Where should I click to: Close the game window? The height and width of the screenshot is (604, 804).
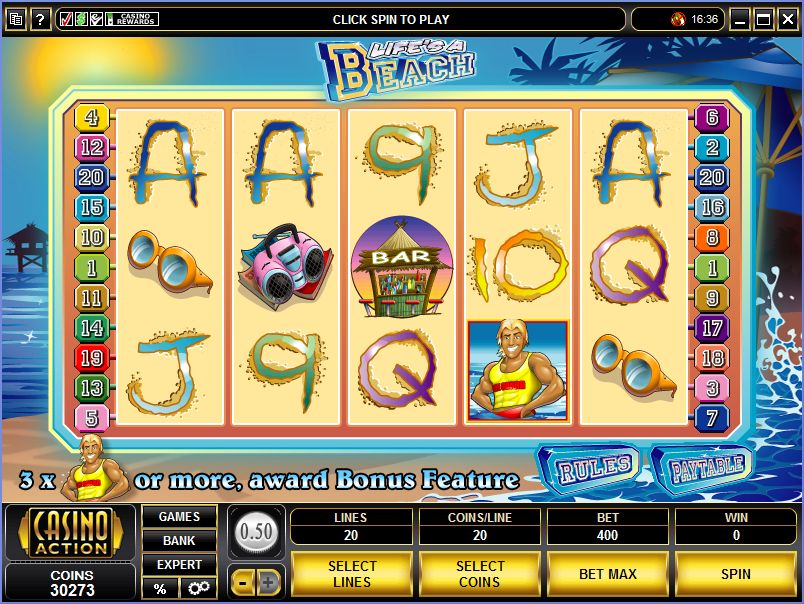(787, 18)
